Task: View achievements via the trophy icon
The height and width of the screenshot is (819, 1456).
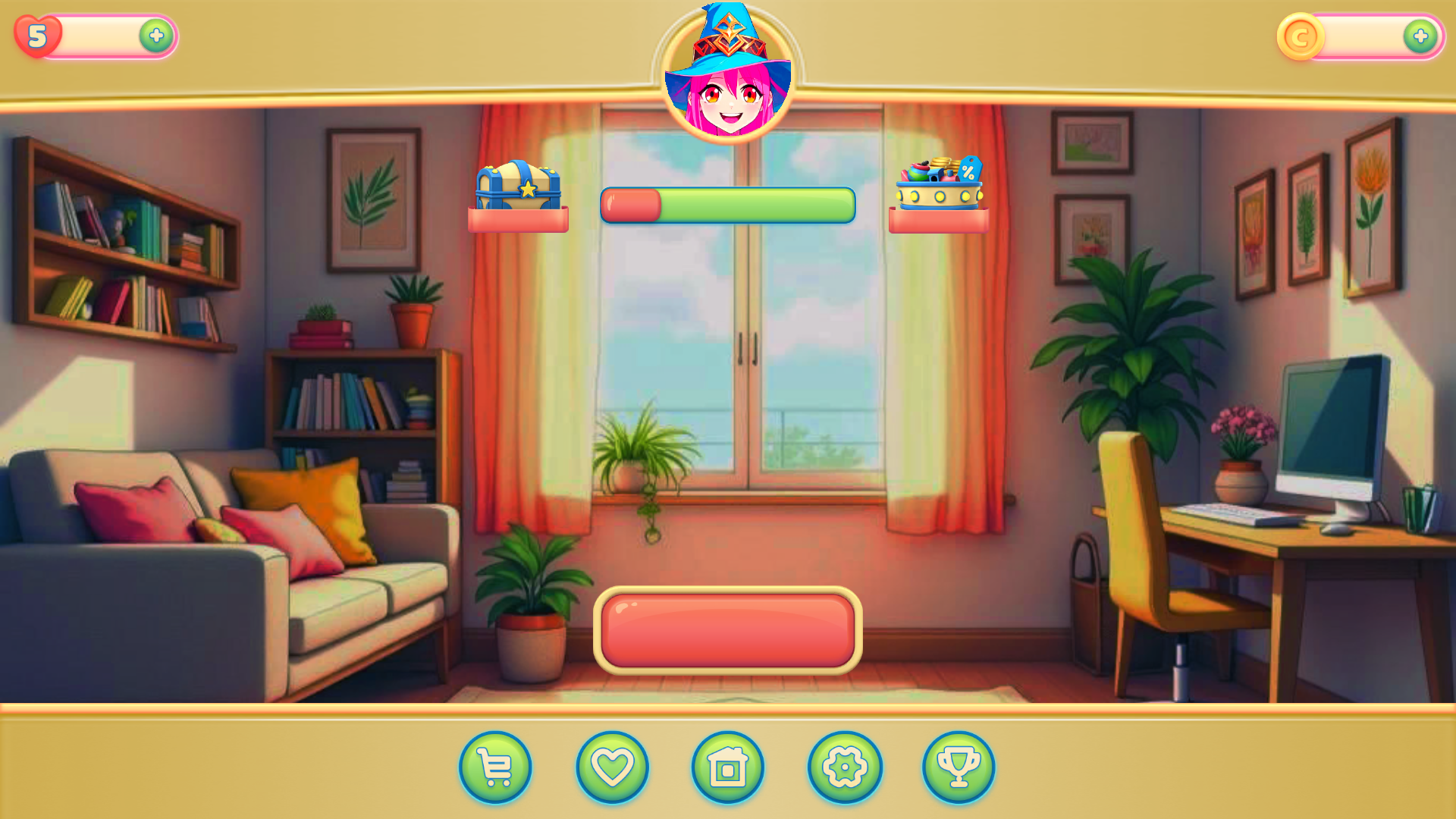Action: point(959,767)
